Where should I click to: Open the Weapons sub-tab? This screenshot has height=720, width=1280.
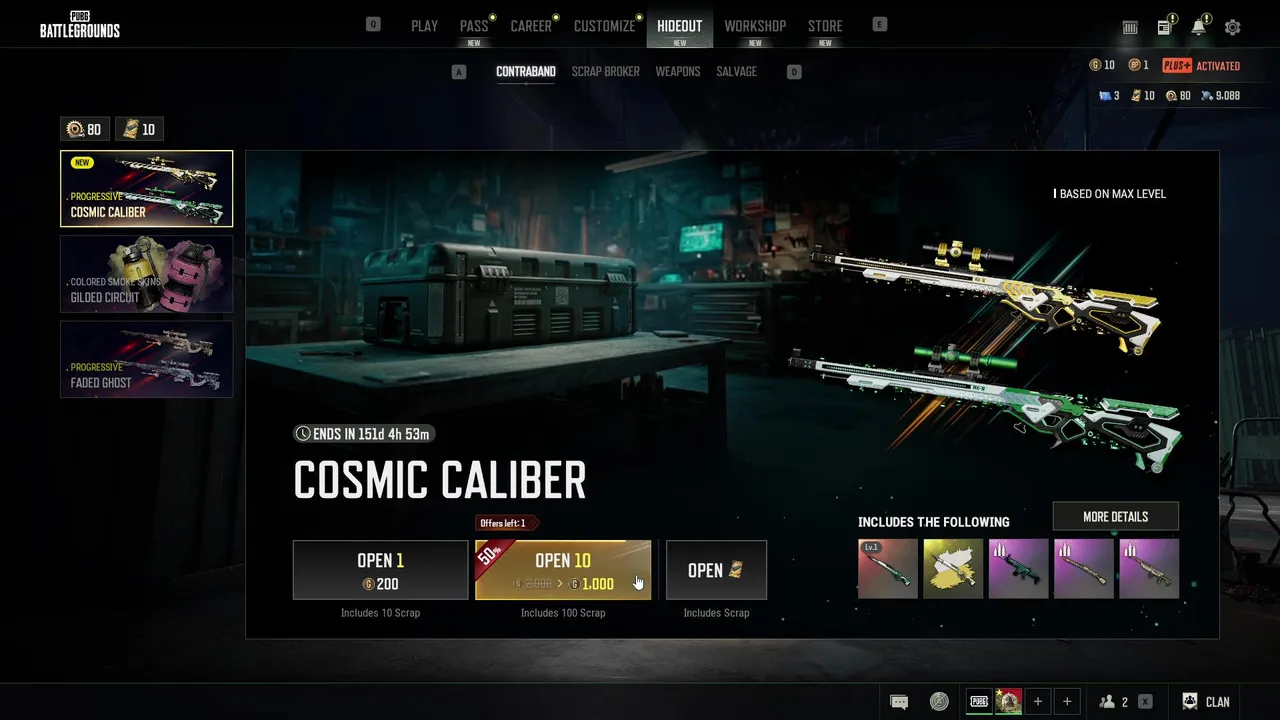(x=677, y=72)
